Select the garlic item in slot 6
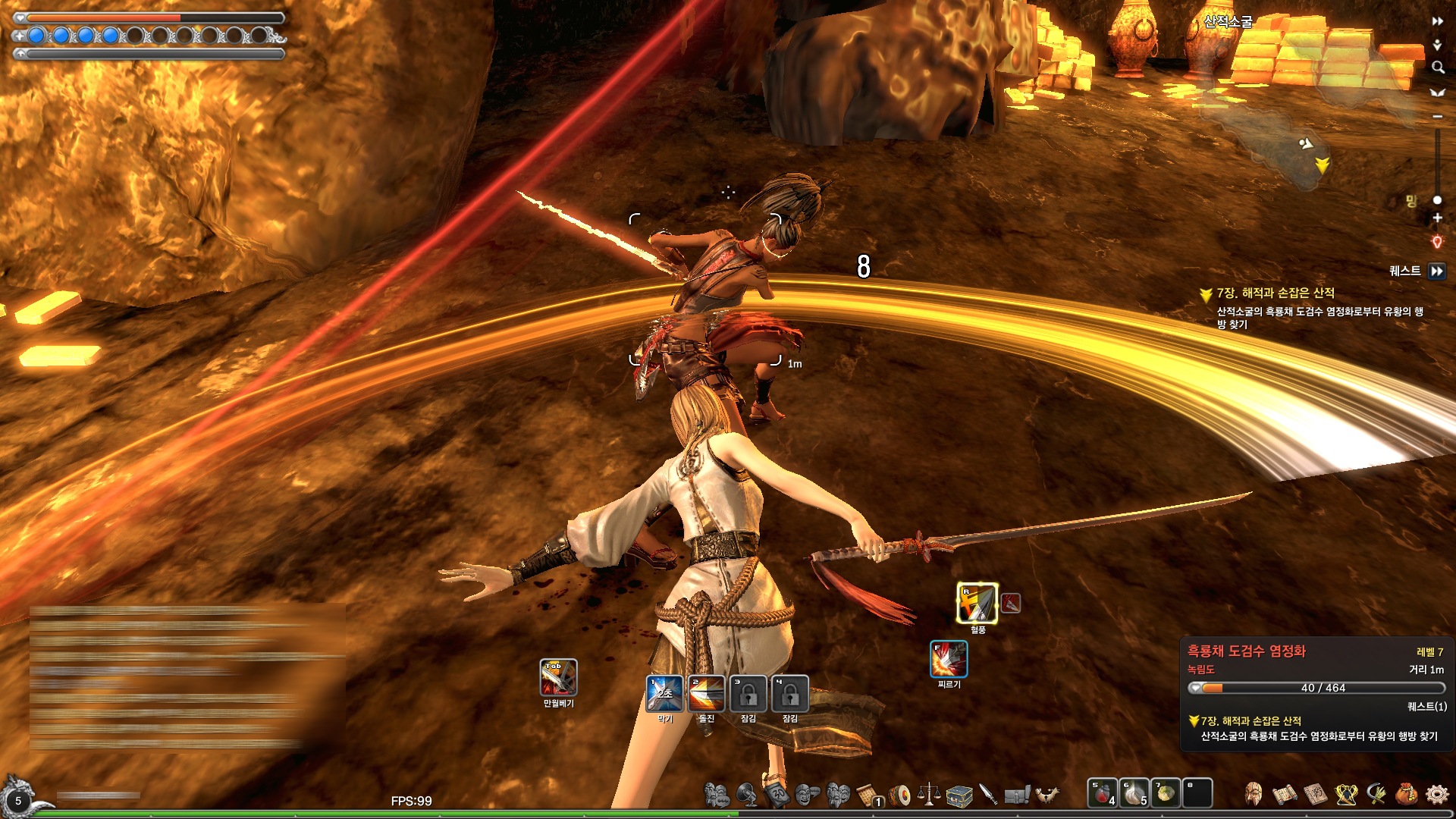The width and height of the screenshot is (1456, 819). [x=1134, y=793]
